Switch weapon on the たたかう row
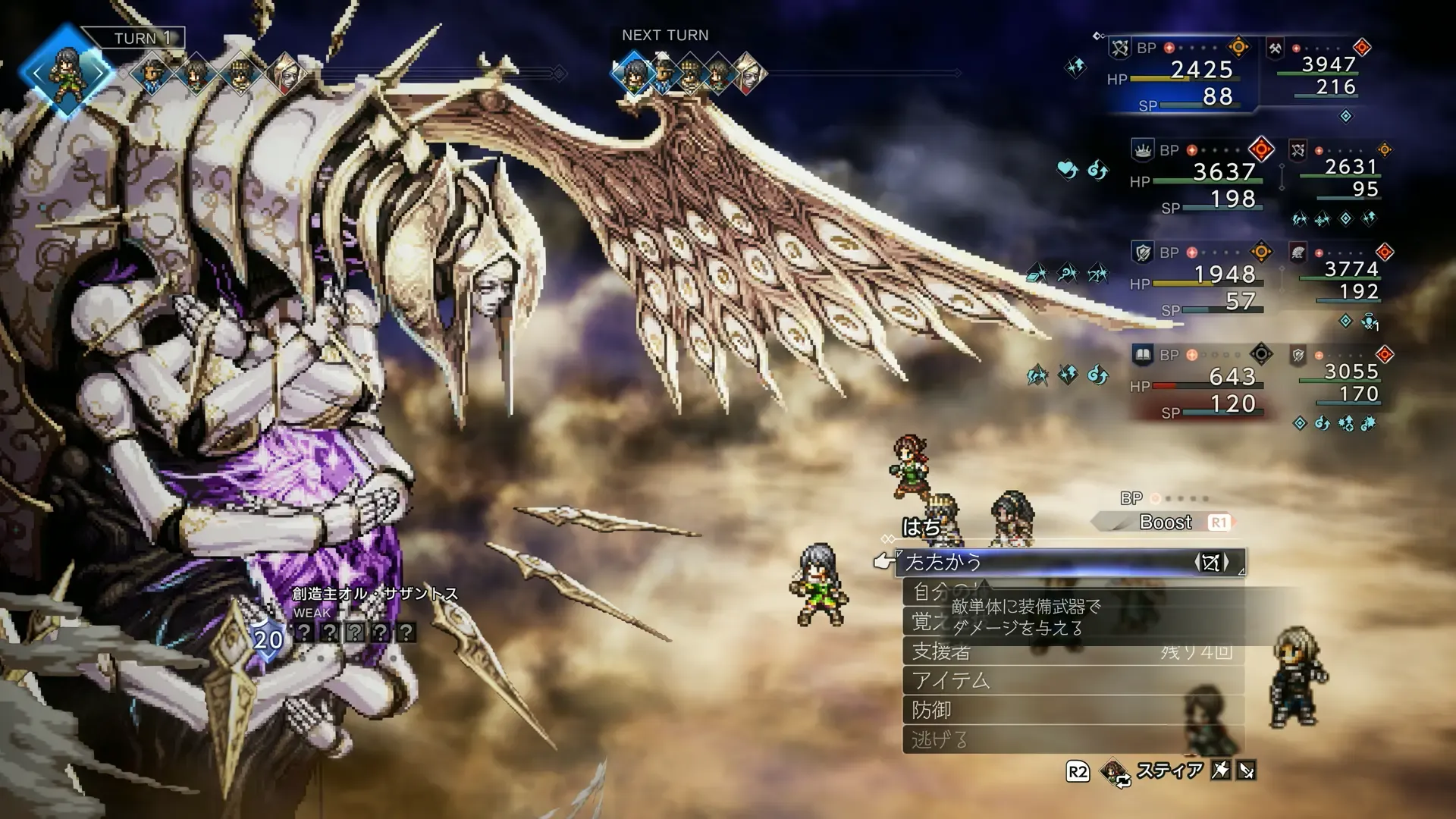Image resolution: width=1456 pixels, height=819 pixels. pyautogui.click(x=1211, y=563)
